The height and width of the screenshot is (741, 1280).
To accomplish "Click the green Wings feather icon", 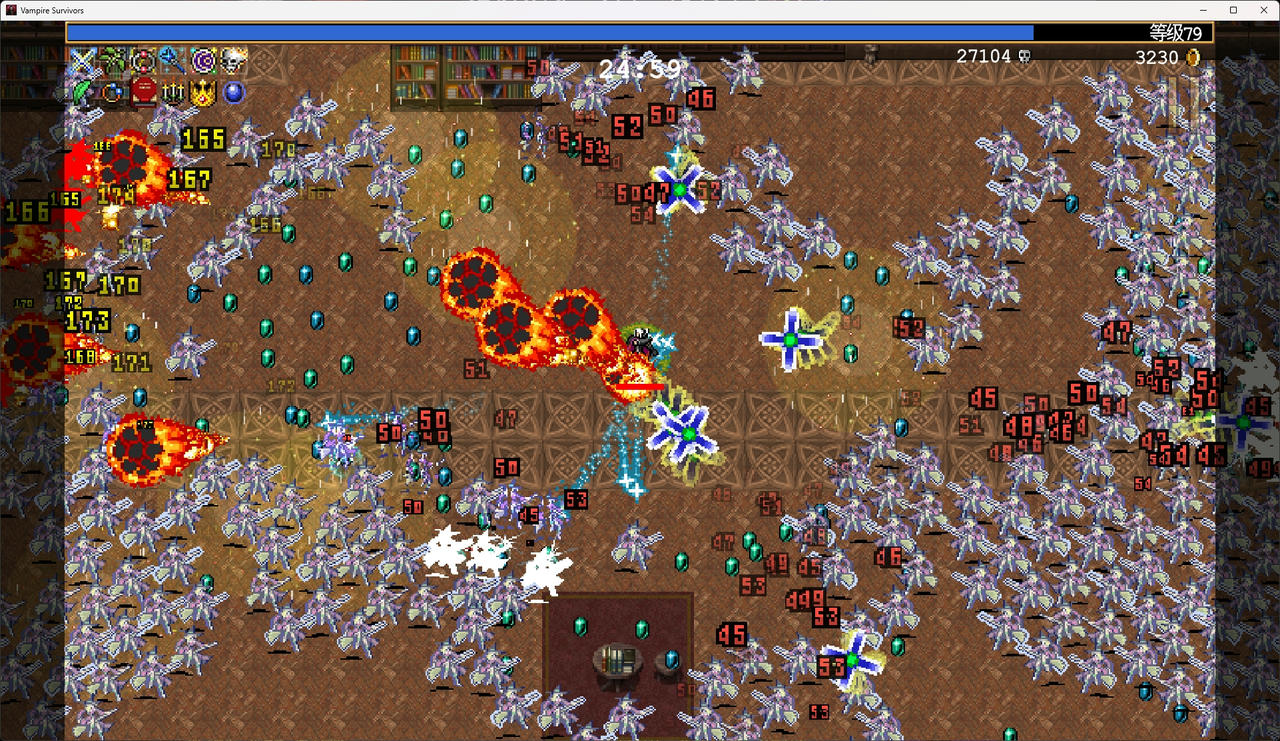I will pyautogui.click(x=82, y=92).
